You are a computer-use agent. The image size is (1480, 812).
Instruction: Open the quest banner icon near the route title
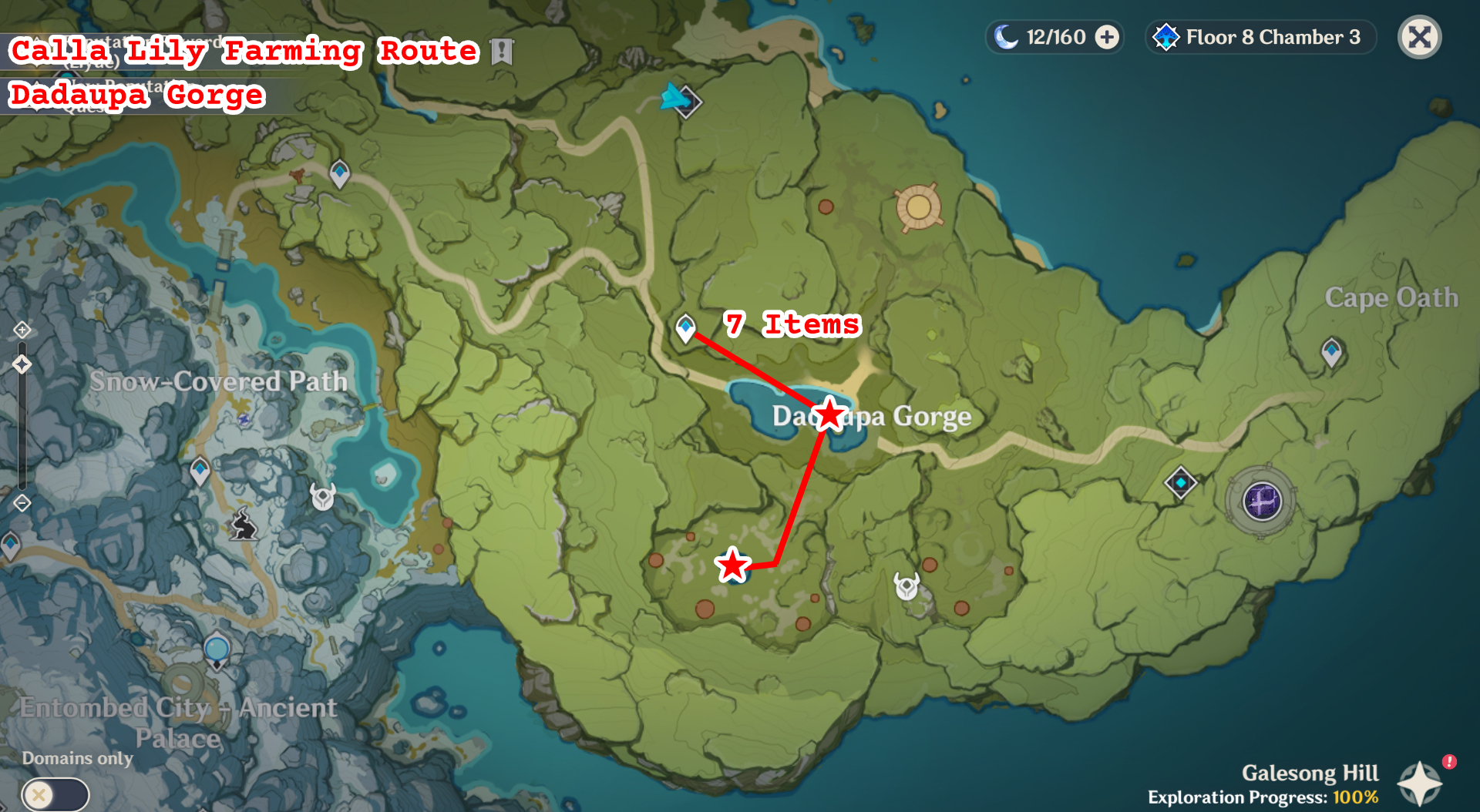502,52
